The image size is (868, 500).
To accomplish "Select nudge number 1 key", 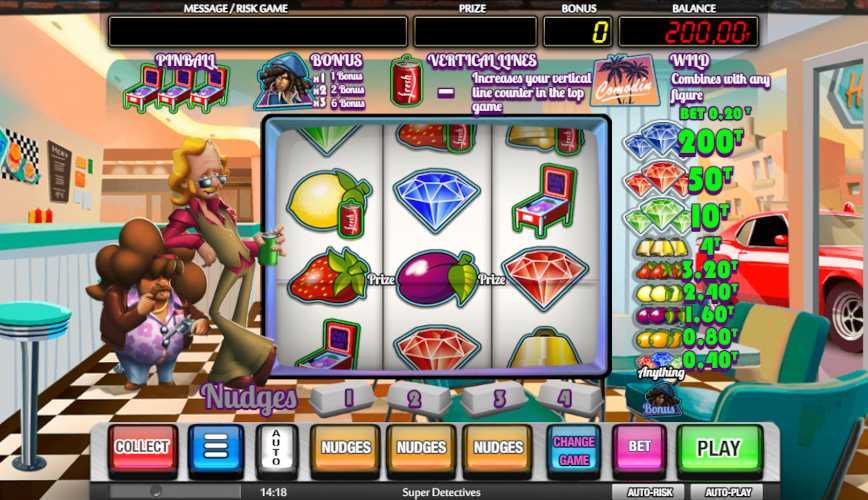I will click(x=346, y=398).
